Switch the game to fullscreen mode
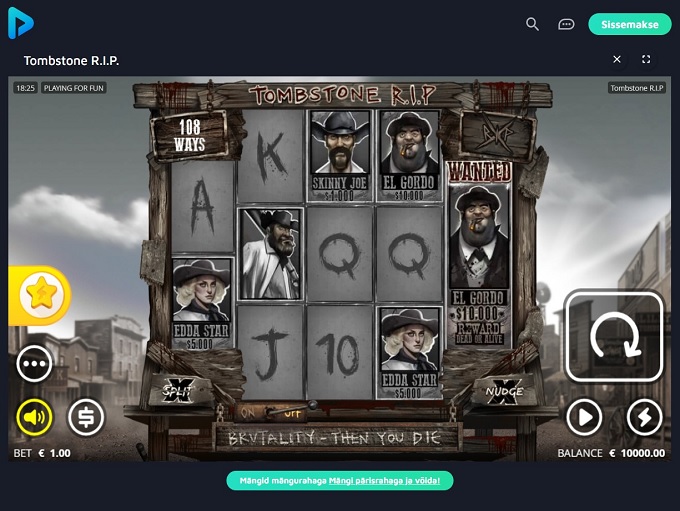This screenshot has height=511, width=680. [x=646, y=60]
